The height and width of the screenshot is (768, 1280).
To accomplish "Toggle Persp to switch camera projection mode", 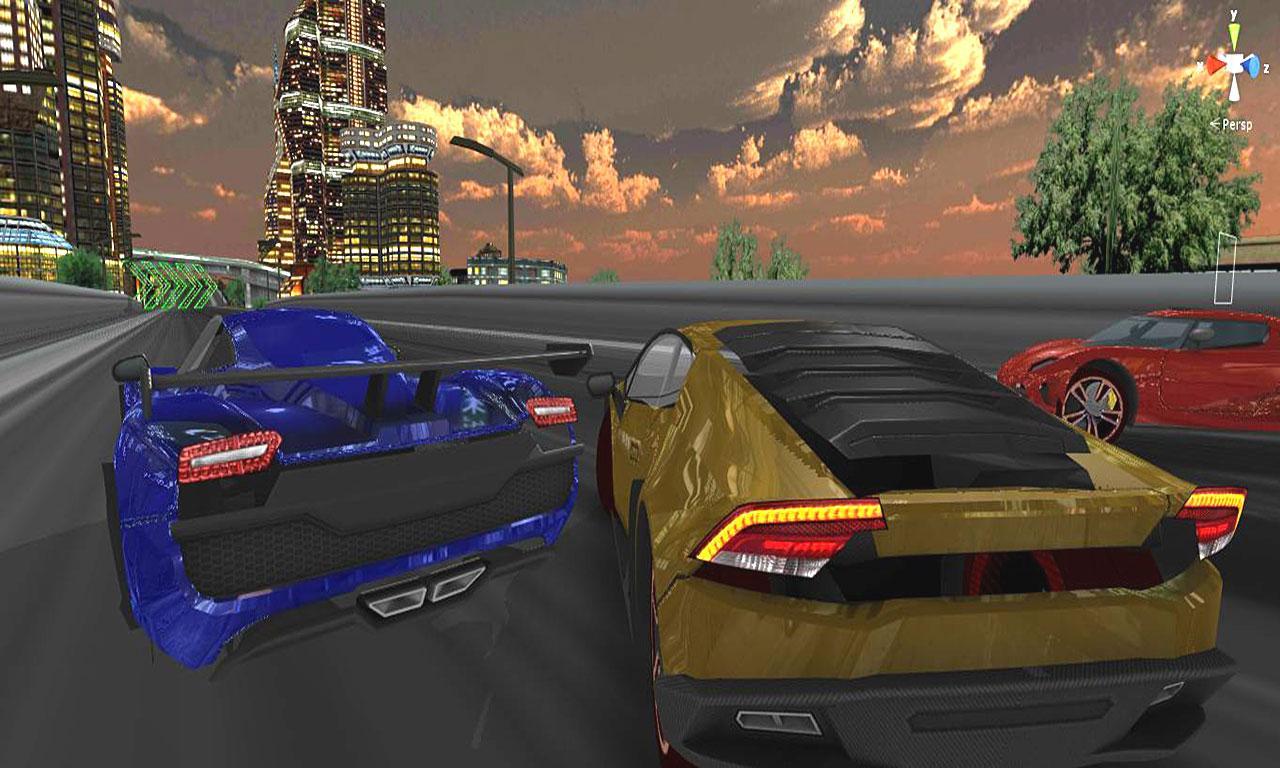I will tap(1238, 124).
